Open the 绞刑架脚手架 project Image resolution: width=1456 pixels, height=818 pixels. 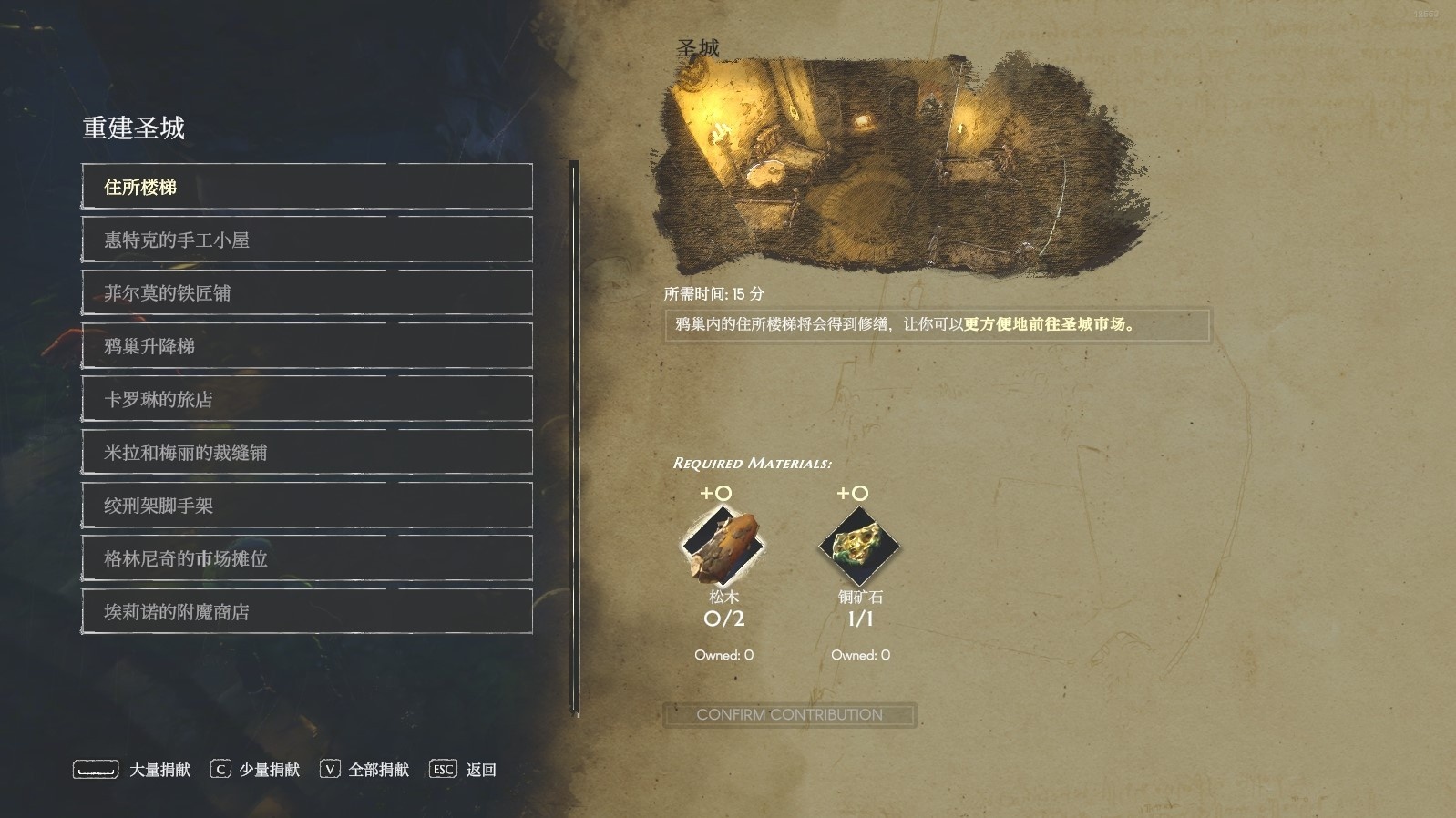click(307, 506)
